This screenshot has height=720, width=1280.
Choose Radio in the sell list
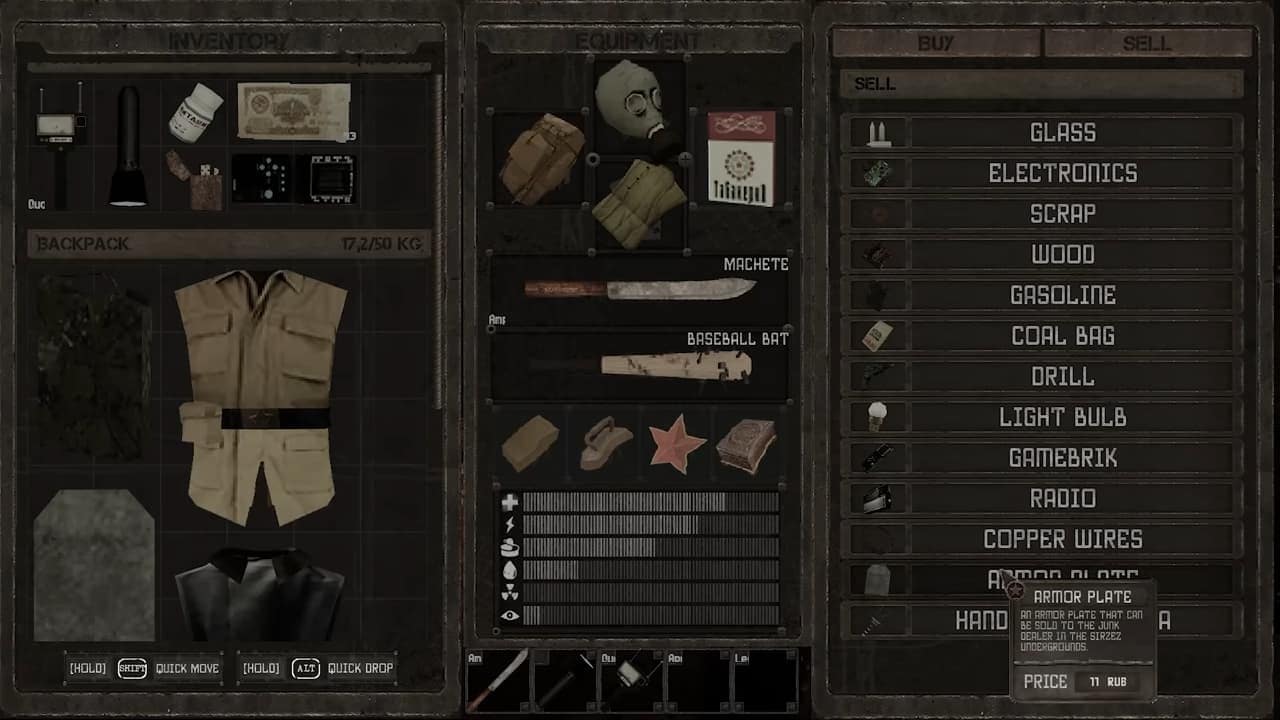coord(1062,498)
